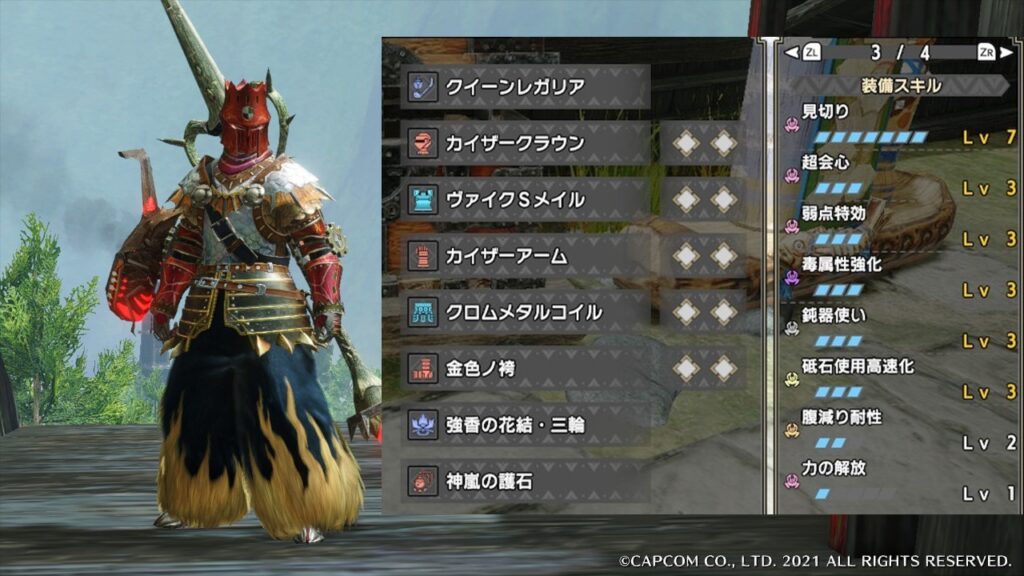Choose the カイザークラウン helmet entry
The width and height of the screenshot is (1024, 576).
point(527,144)
